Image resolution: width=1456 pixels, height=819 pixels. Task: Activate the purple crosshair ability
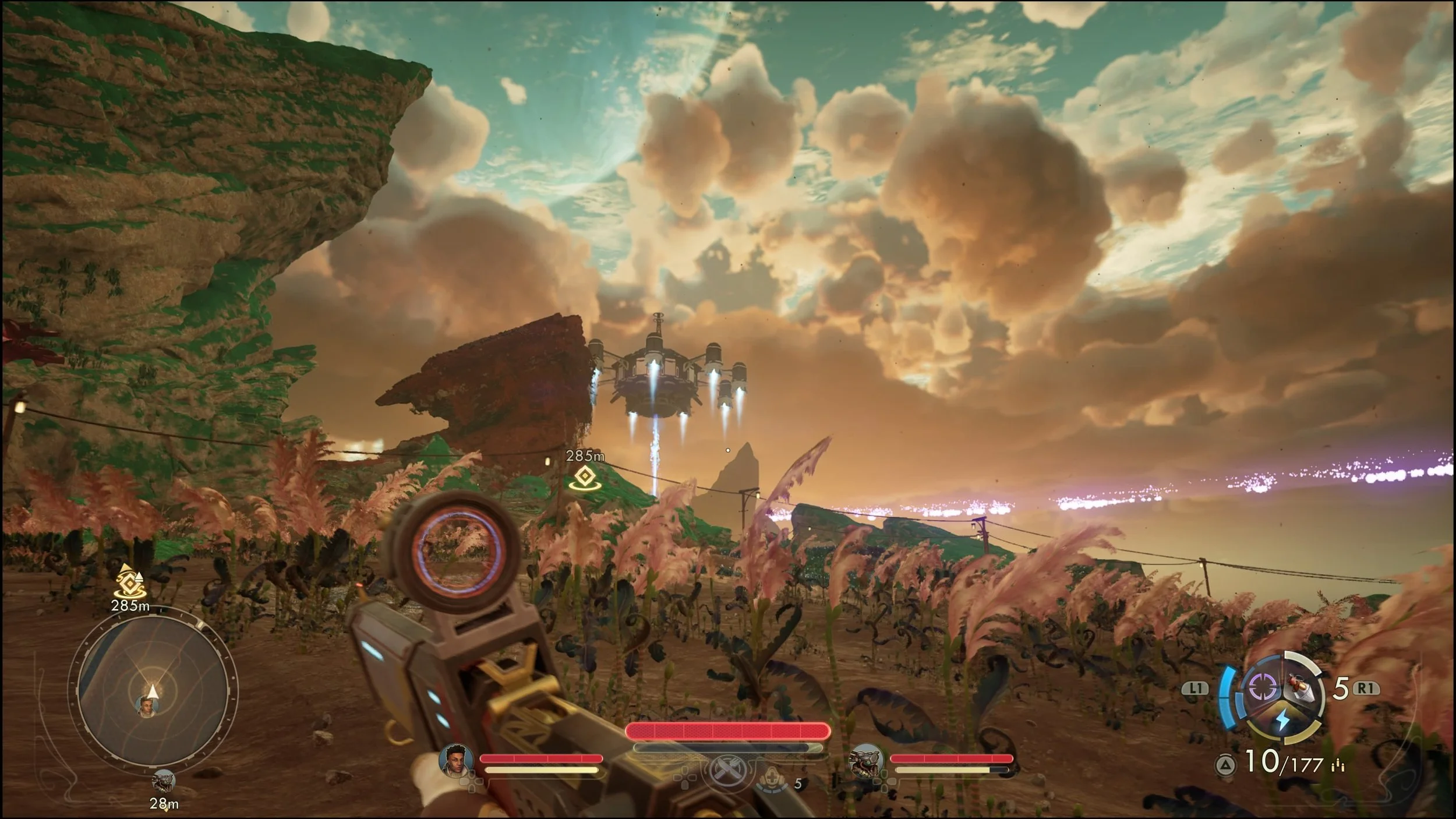click(x=1263, y=687)
